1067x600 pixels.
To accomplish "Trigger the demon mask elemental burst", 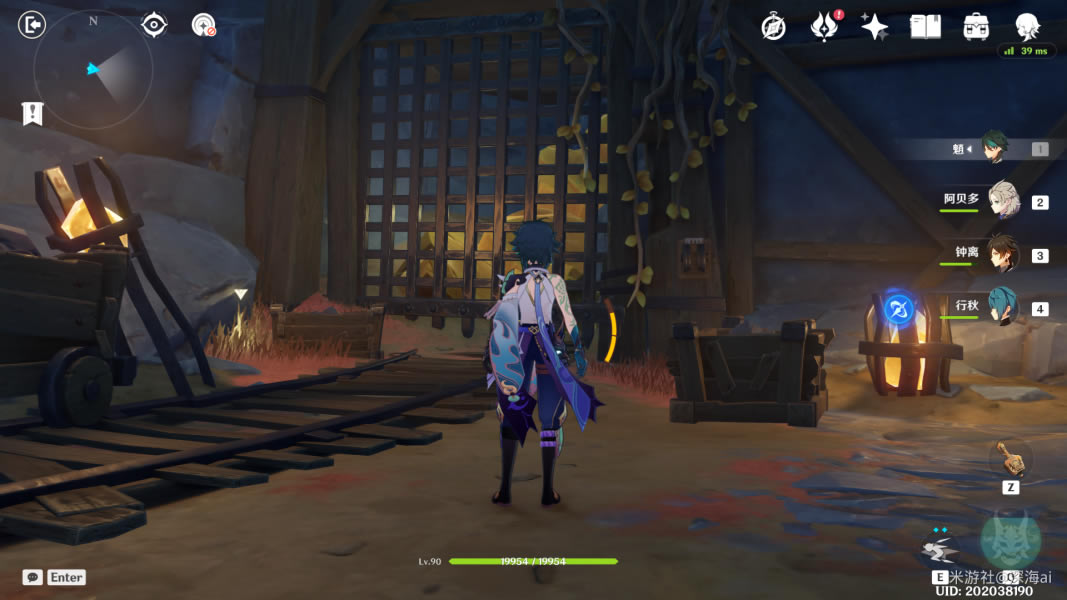I will 1010,540.
